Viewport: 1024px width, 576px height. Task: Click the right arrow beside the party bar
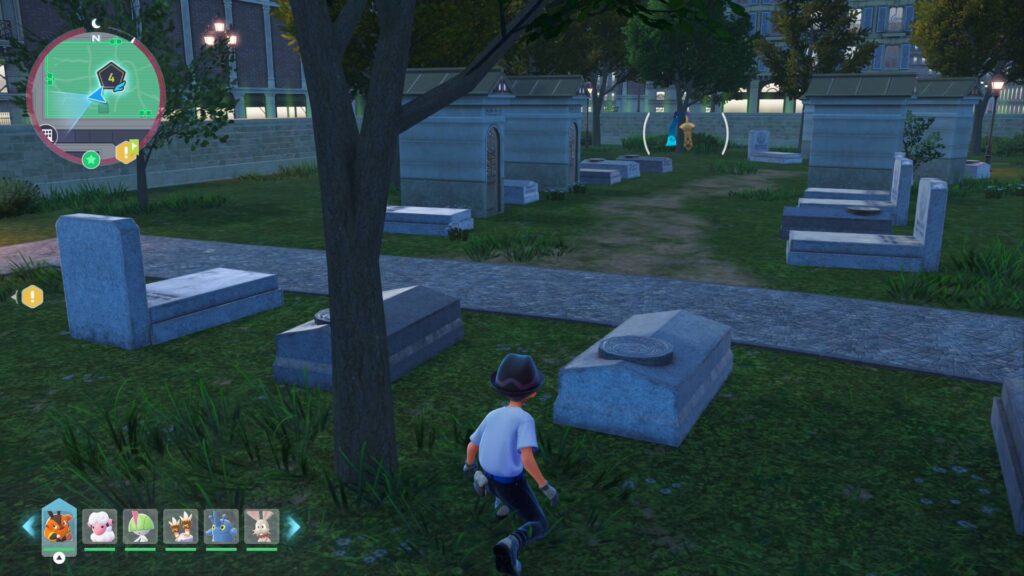click(293, 527)
